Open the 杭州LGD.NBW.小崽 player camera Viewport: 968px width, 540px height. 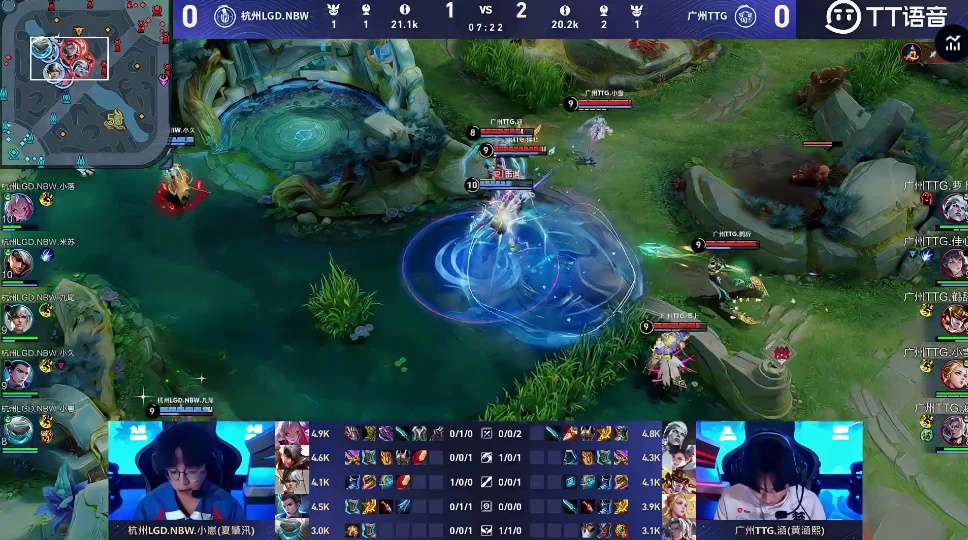click(190, 471)
